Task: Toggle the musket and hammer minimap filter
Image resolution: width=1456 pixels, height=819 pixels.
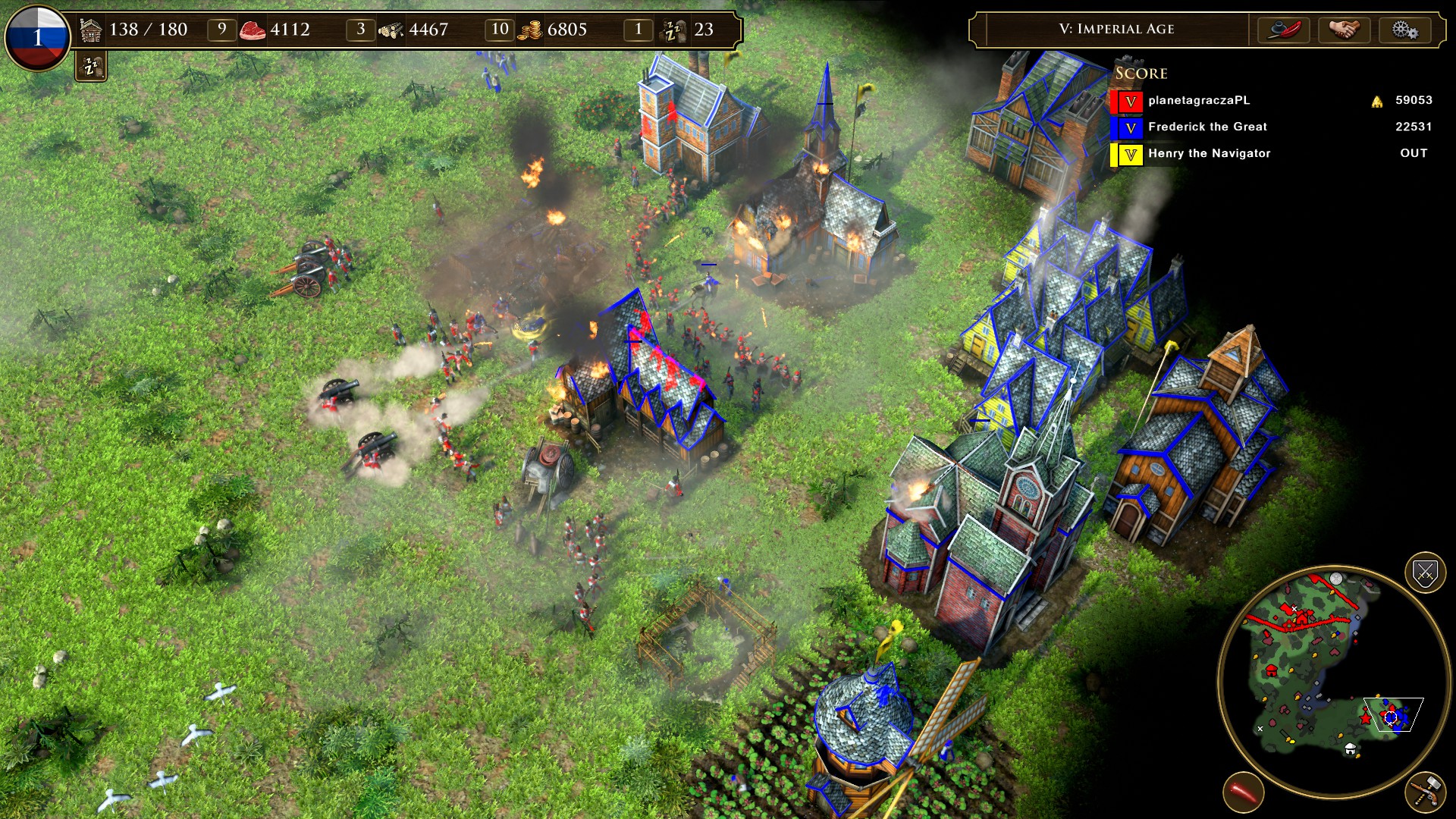Action: (x=1425, y=792)
